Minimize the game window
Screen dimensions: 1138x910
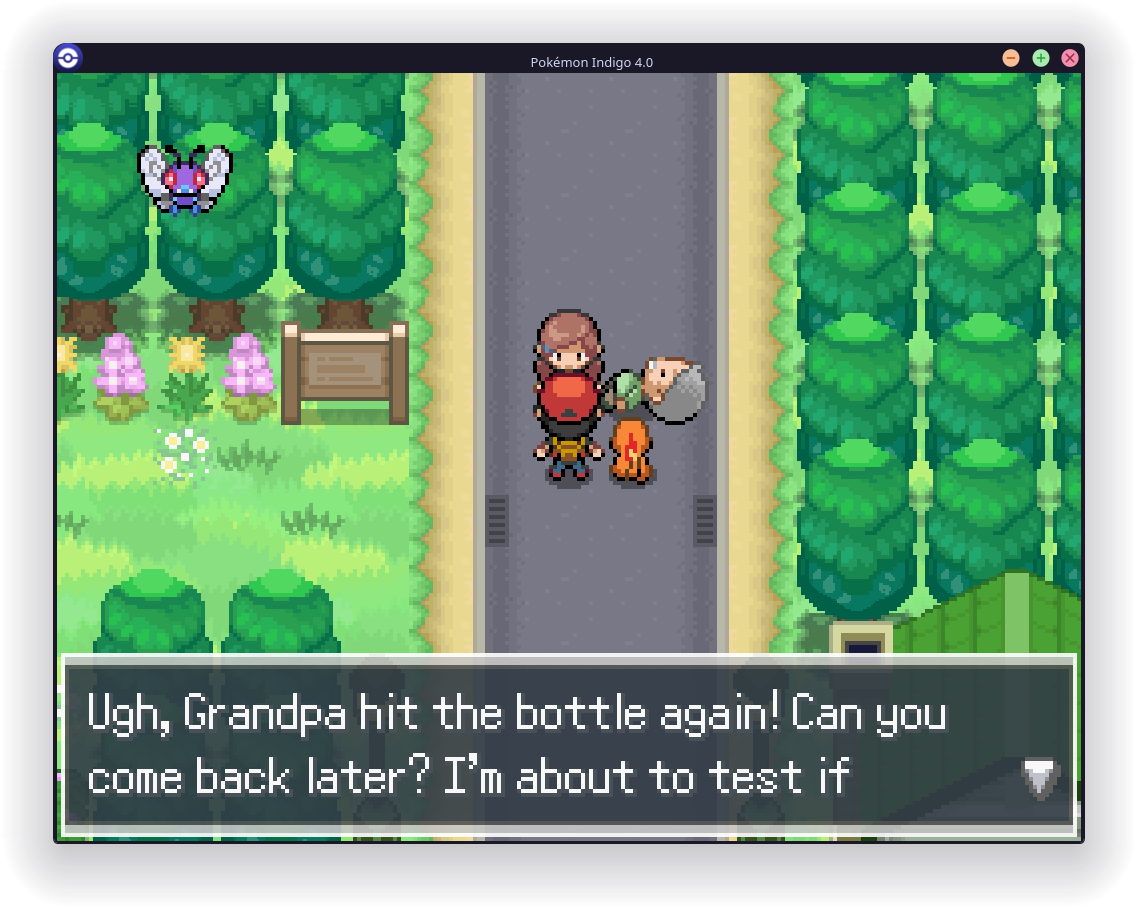1011,58
